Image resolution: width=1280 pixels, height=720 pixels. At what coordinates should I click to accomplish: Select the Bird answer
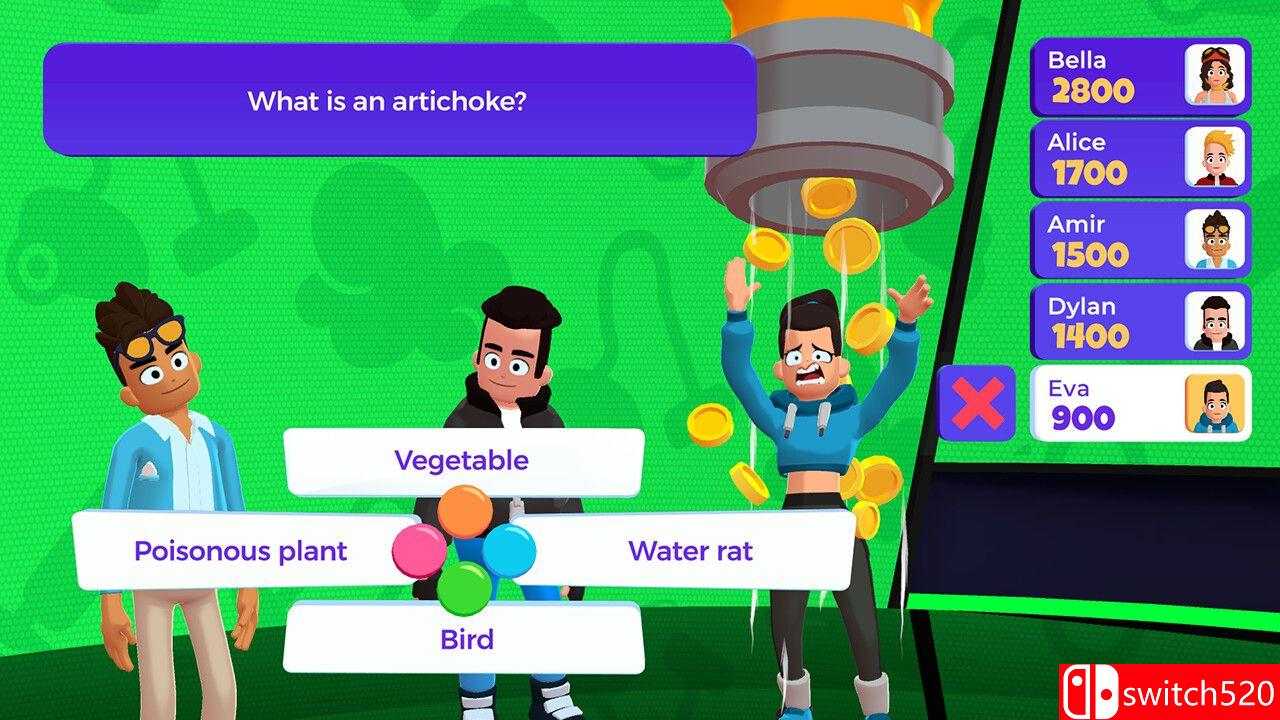pyautogui.click(x=466, y=638)
